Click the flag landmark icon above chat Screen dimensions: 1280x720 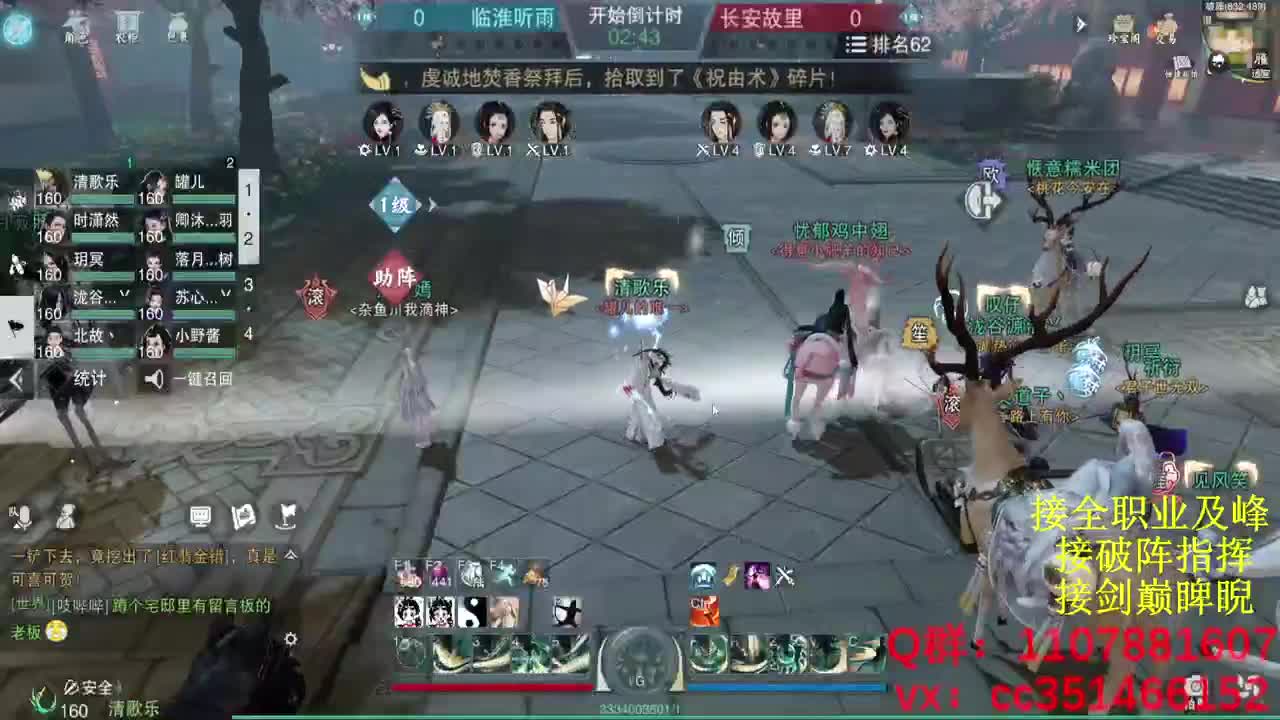coord(287,517)
